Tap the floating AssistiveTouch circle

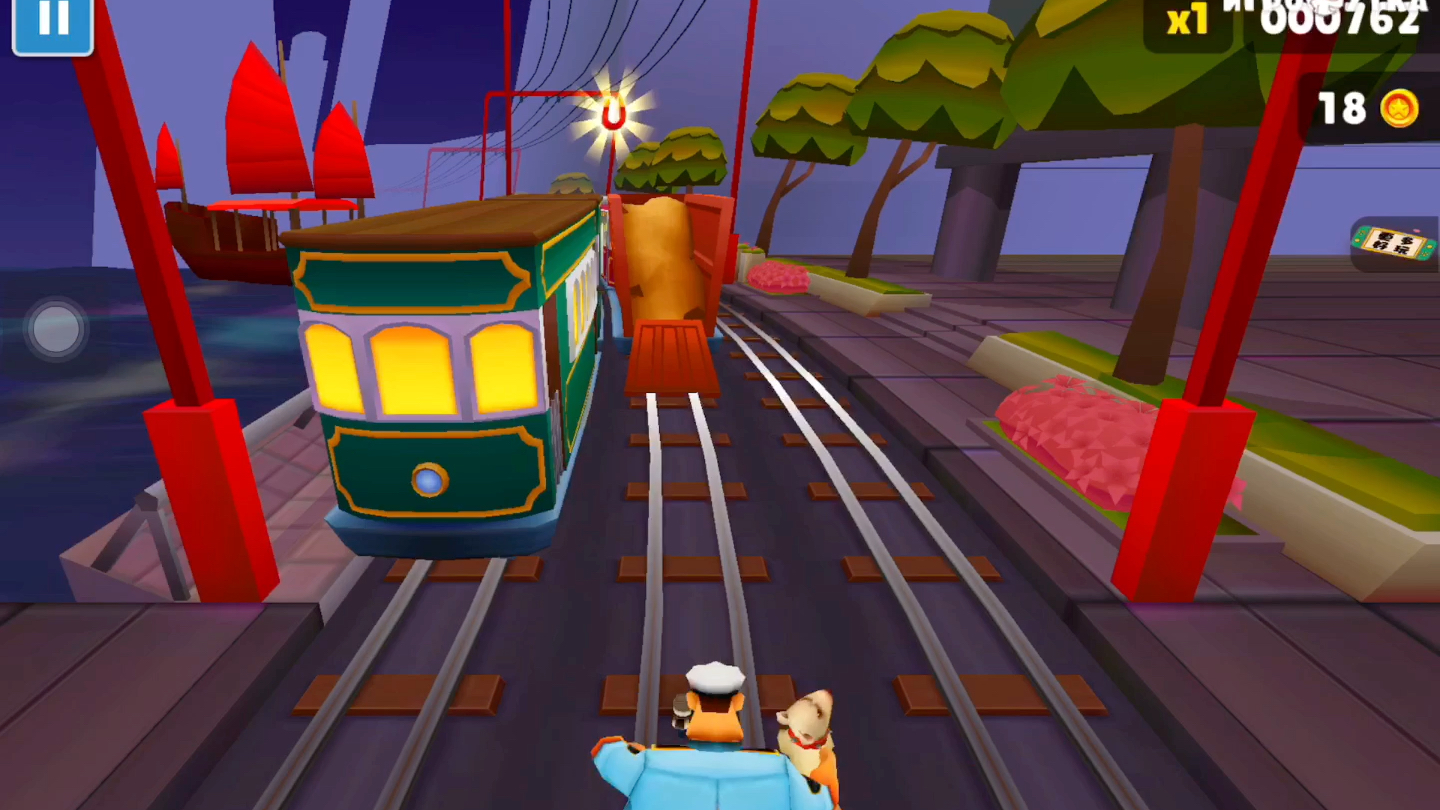tap(56, 328)
